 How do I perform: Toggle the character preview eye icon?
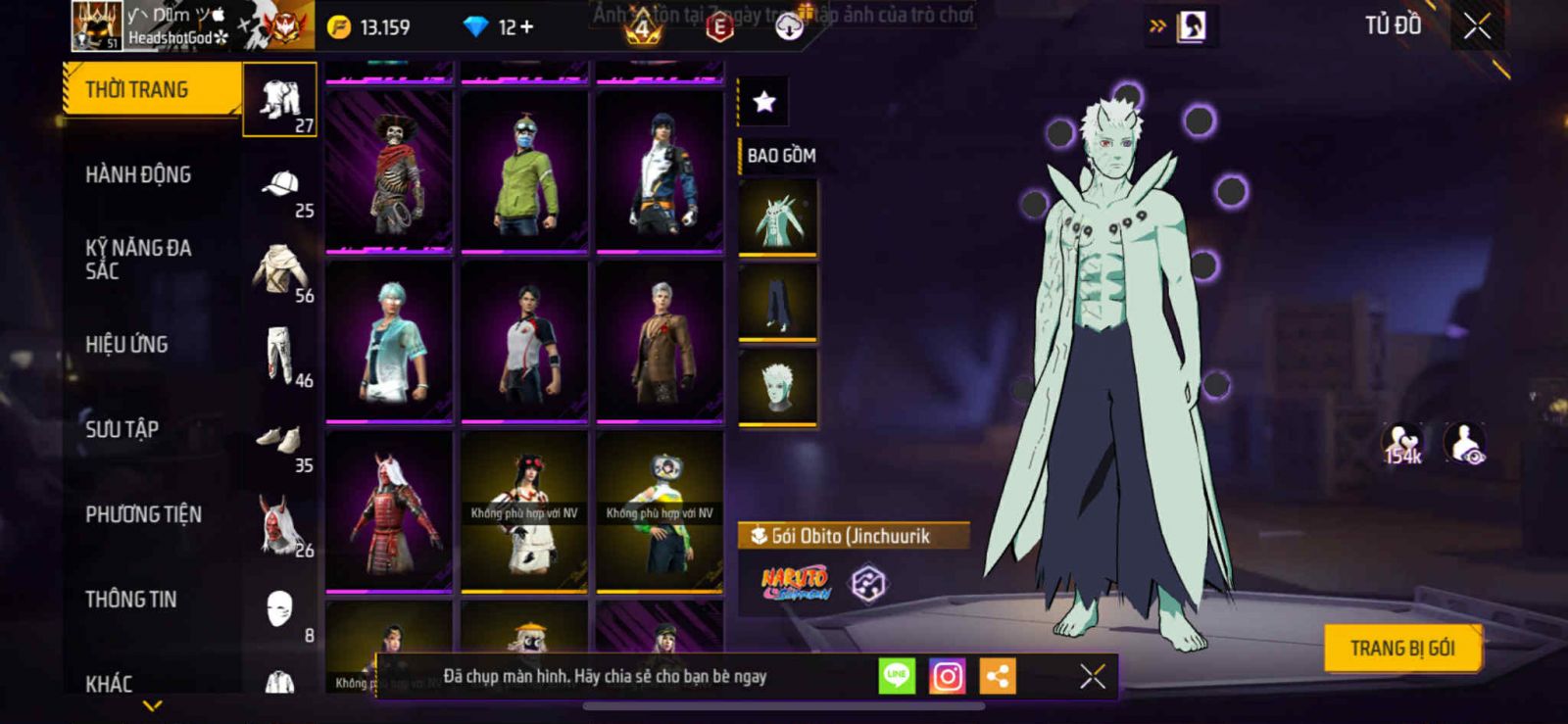coord(1465,444)
